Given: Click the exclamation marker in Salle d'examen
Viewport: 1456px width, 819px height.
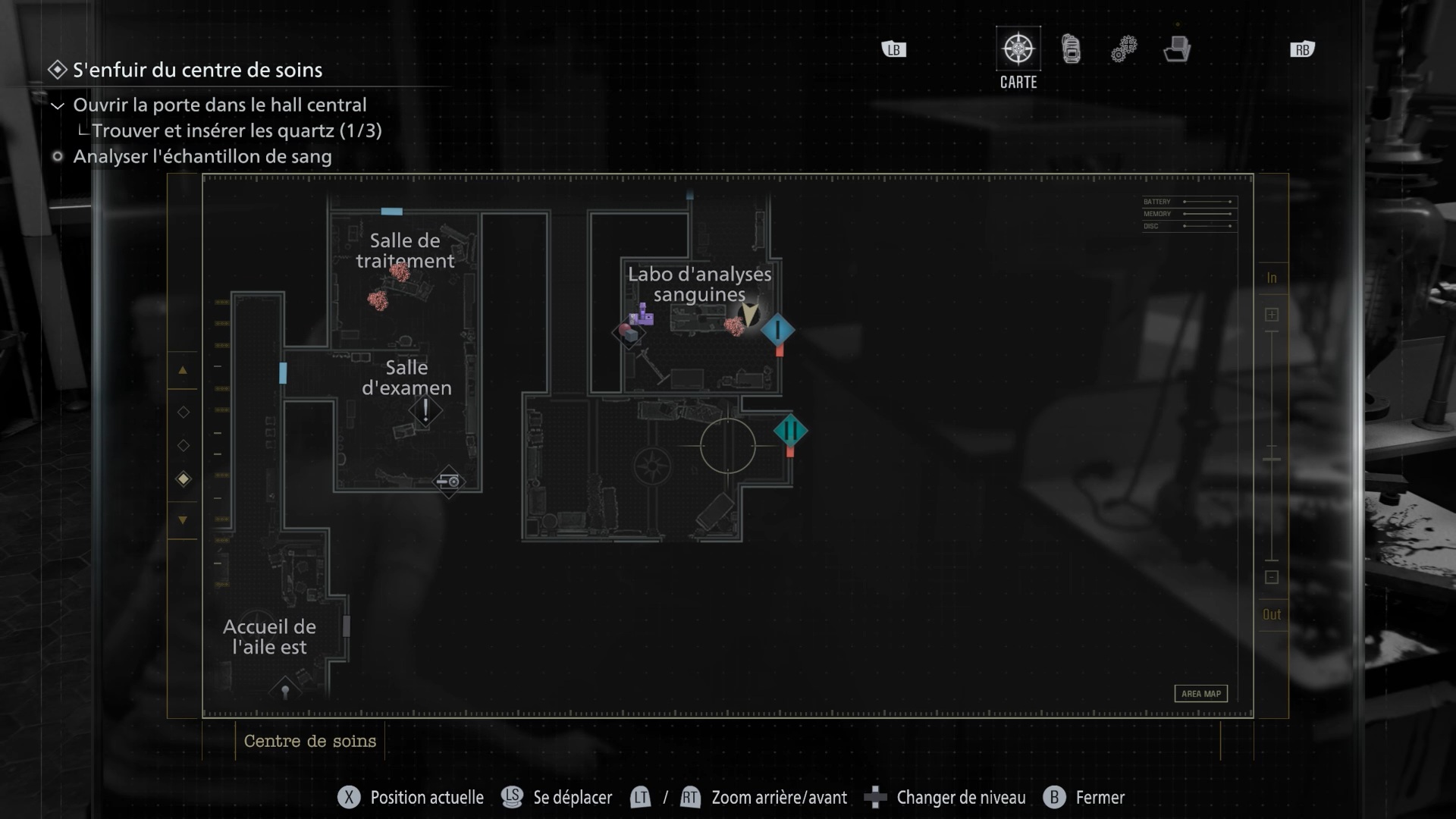Looking at the screenshot, I should [425, 411].
